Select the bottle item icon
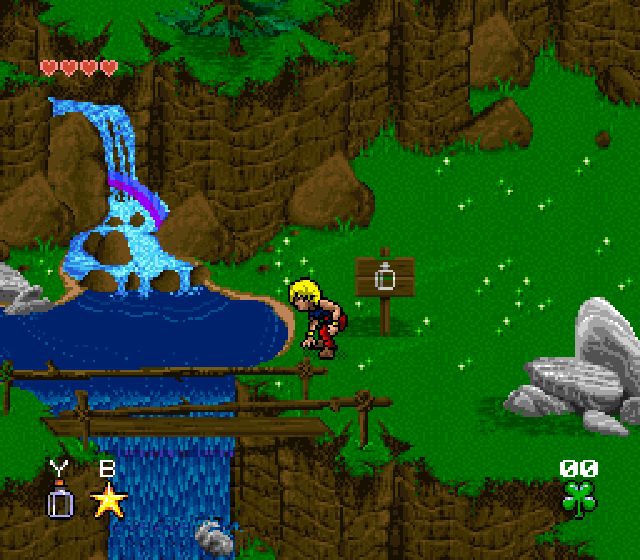This screenshot has width=640, height=560. pos(61,500)
